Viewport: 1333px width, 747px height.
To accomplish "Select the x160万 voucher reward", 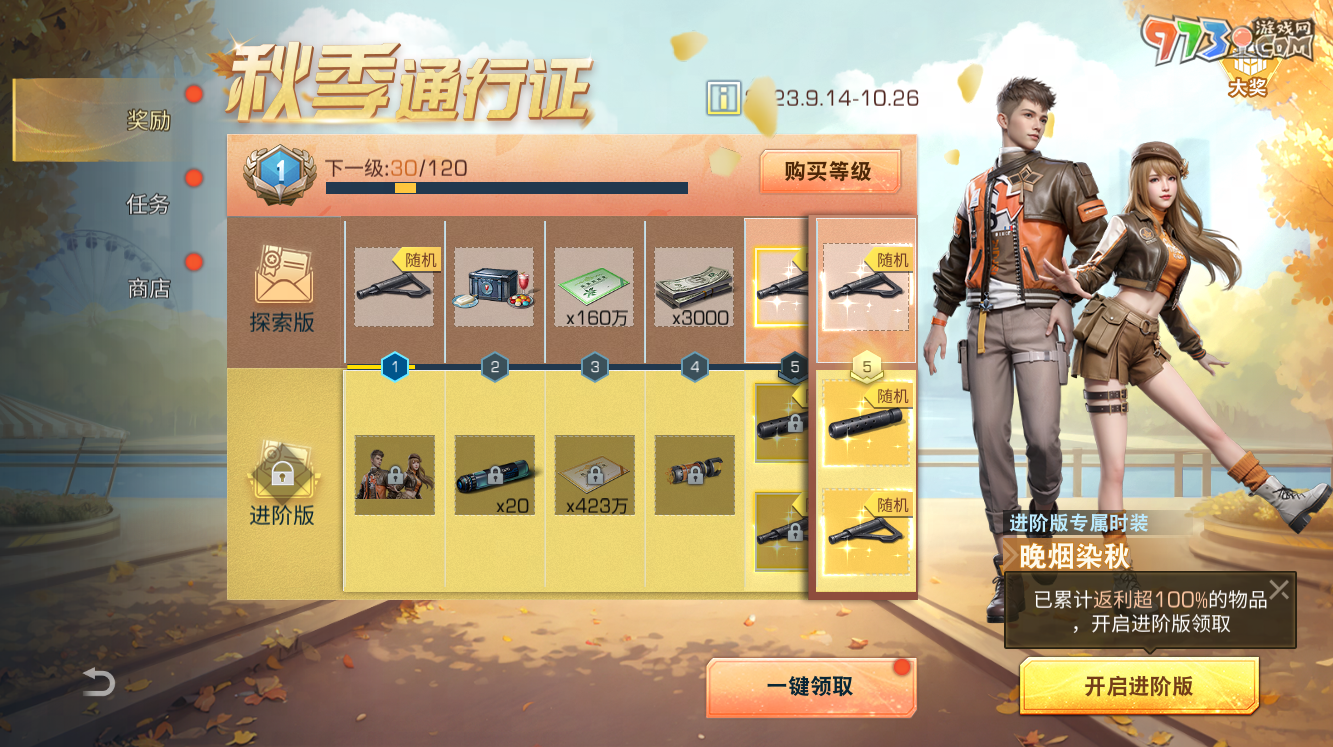I will click(594, 285).
